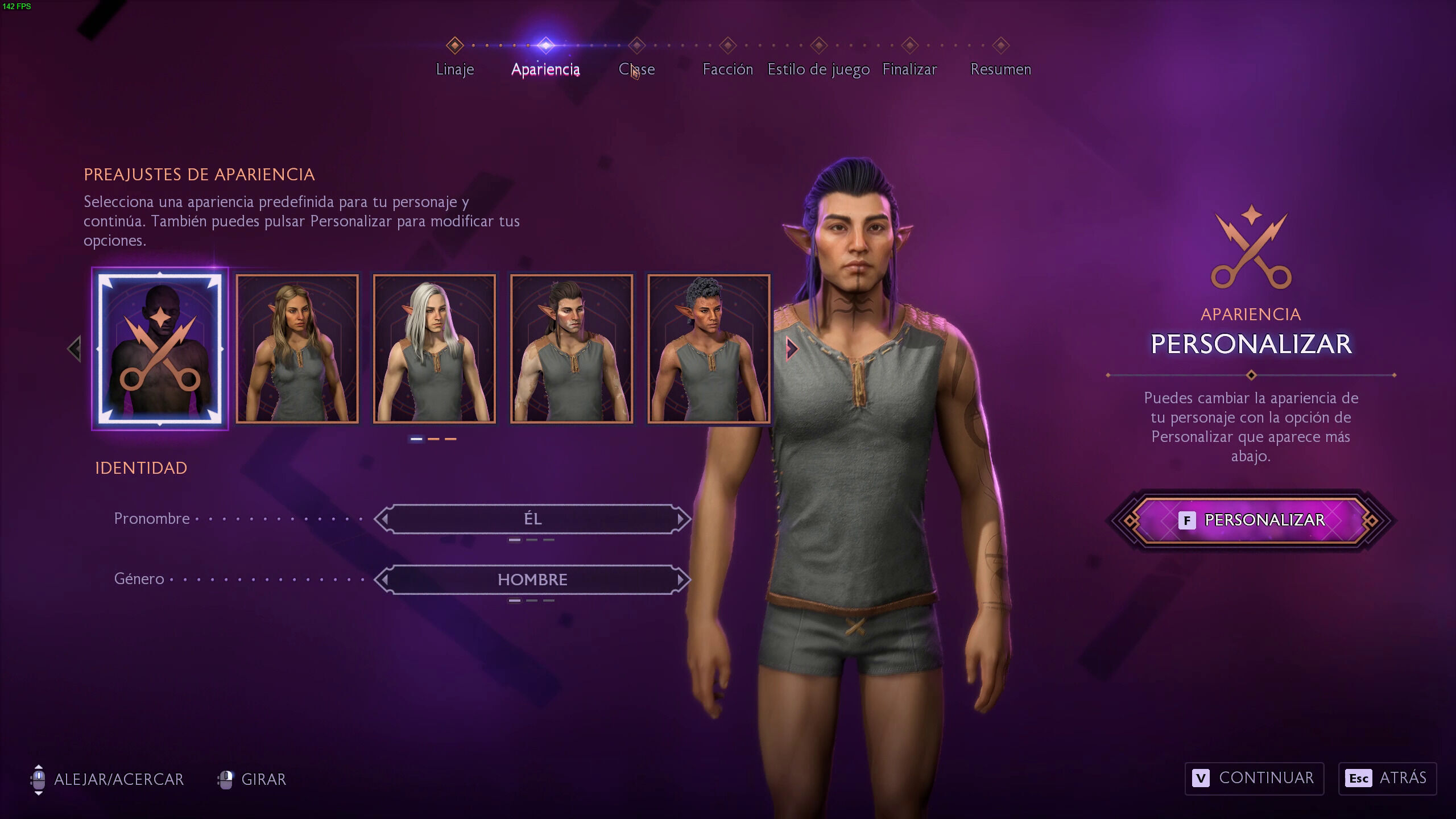
Task: Select the brown ponytail elf preset
Action: [571, 349]
